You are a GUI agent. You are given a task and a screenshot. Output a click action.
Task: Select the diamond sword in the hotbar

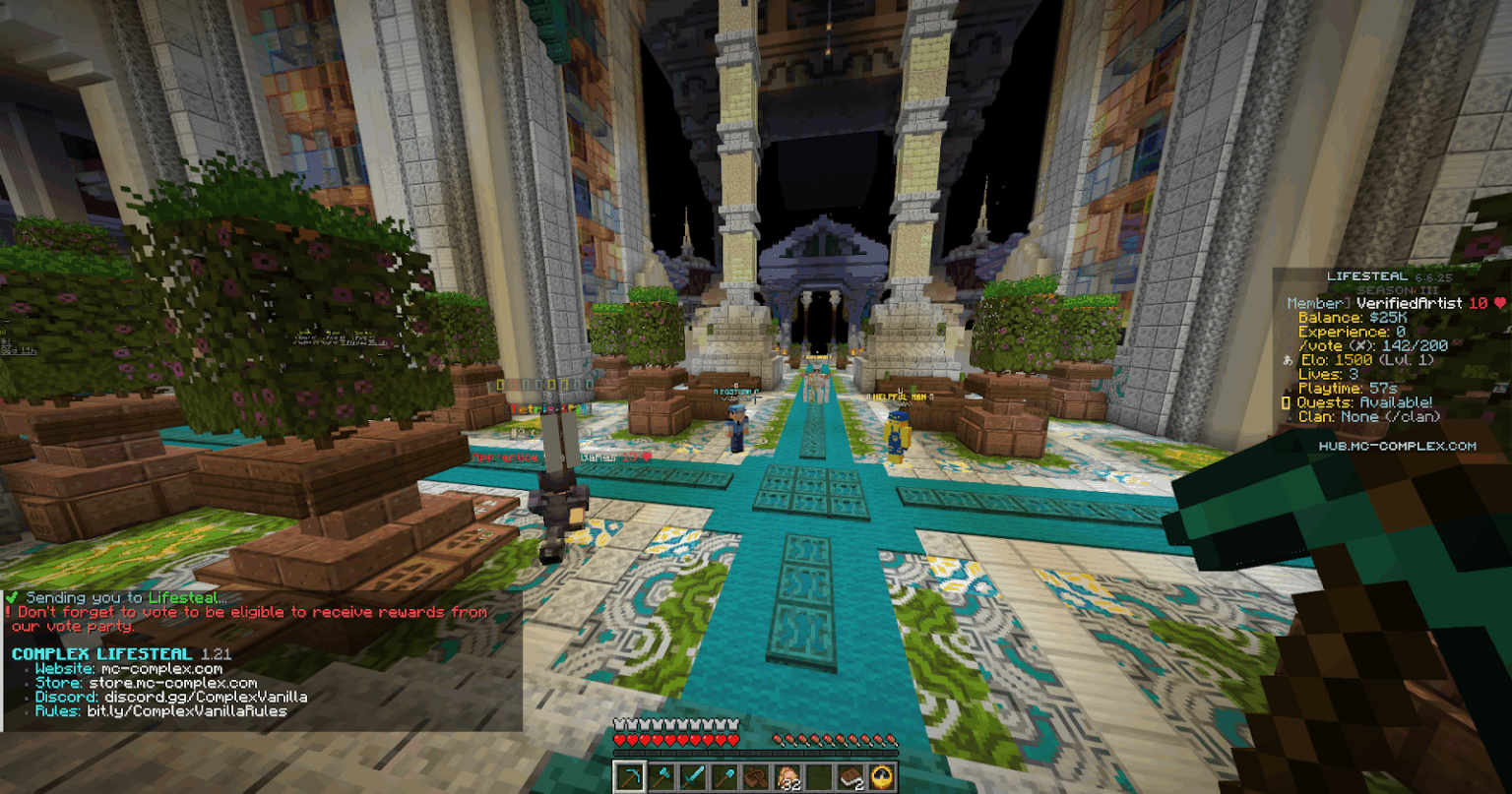[693, 776]
